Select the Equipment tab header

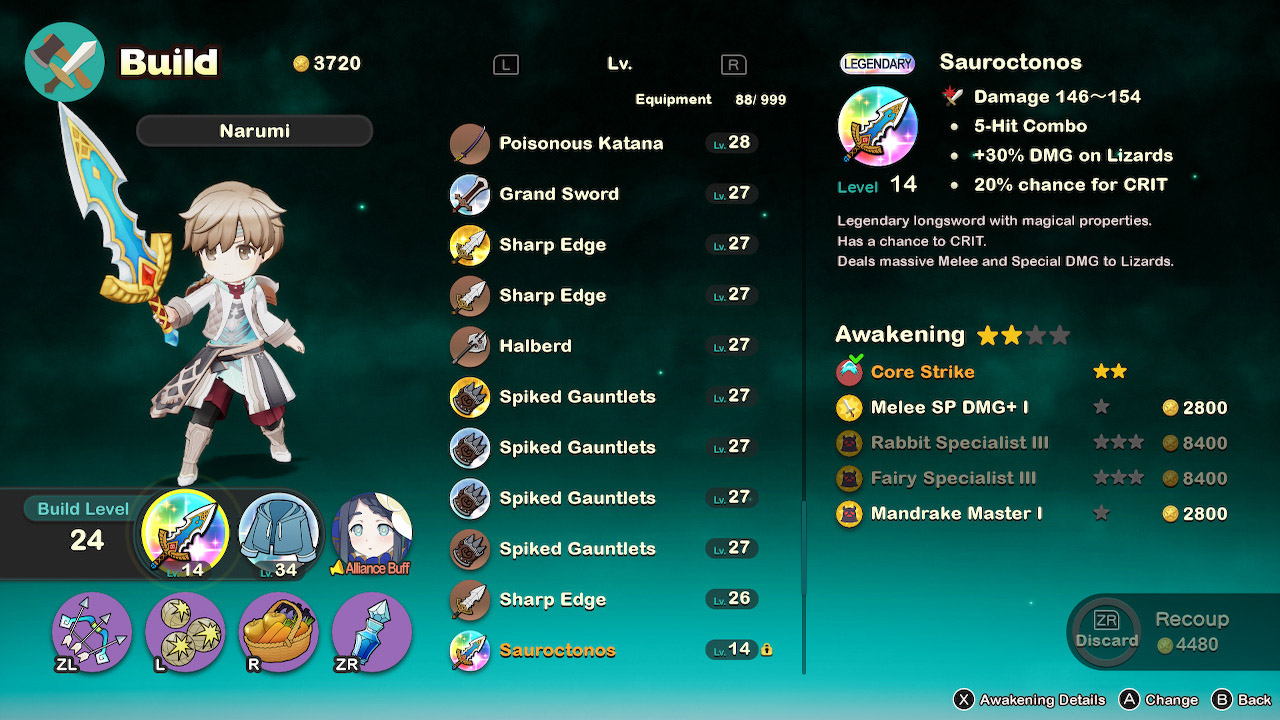pos(673,99)
